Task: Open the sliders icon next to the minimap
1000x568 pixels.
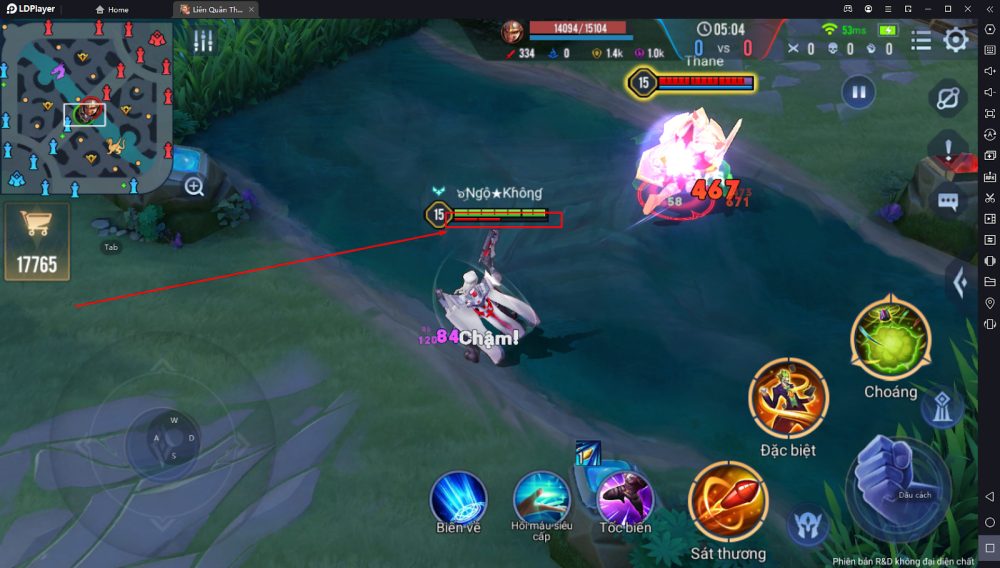Action: 204,41
